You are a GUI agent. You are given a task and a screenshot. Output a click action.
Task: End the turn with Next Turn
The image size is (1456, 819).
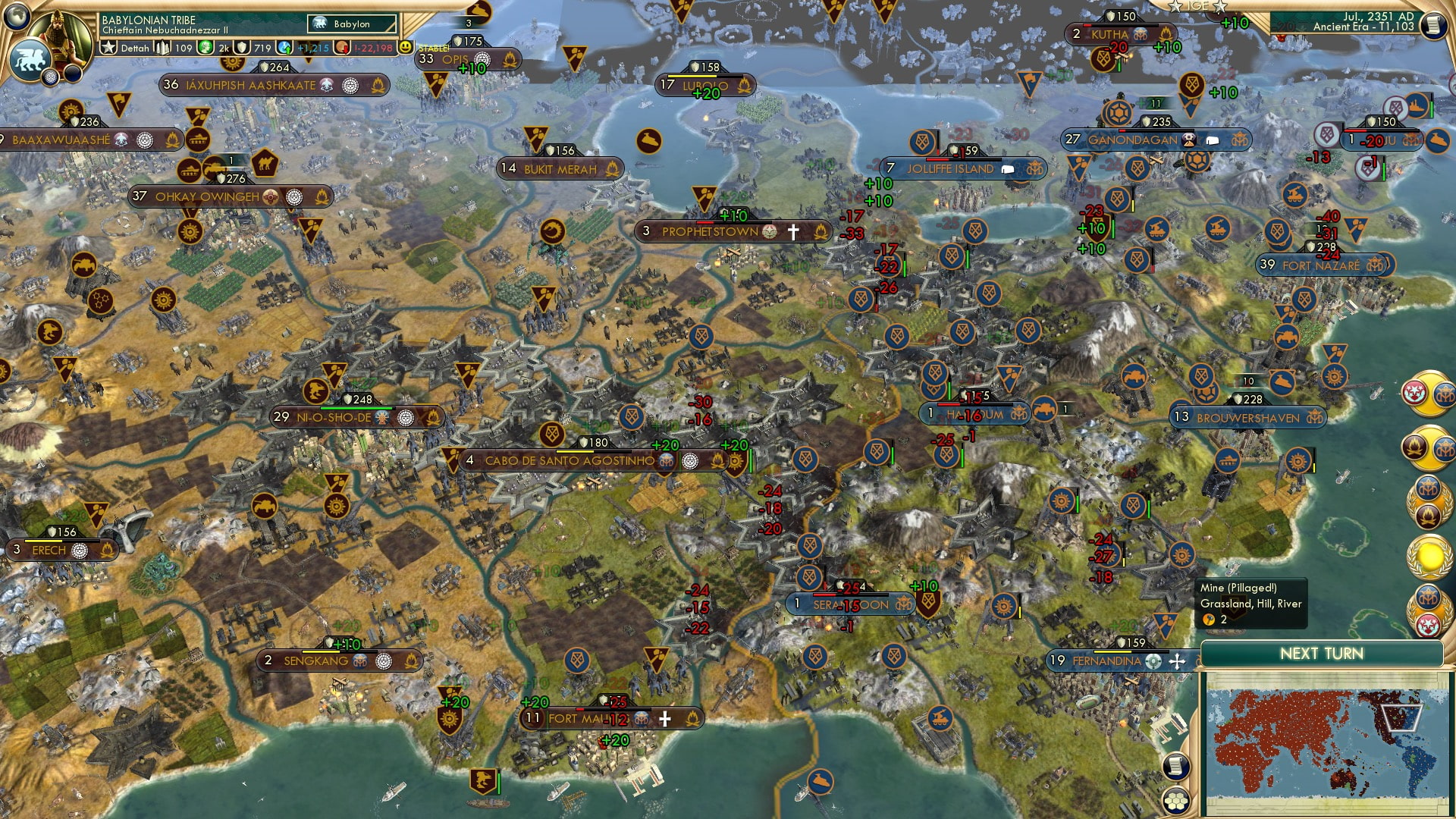[x=1321, y=654]
